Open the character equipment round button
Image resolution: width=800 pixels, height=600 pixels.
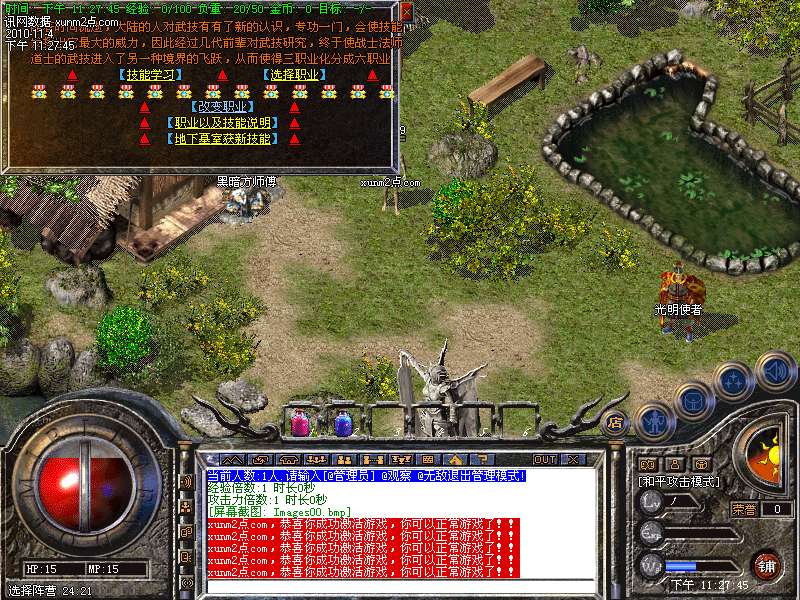[x=653, y=421]
